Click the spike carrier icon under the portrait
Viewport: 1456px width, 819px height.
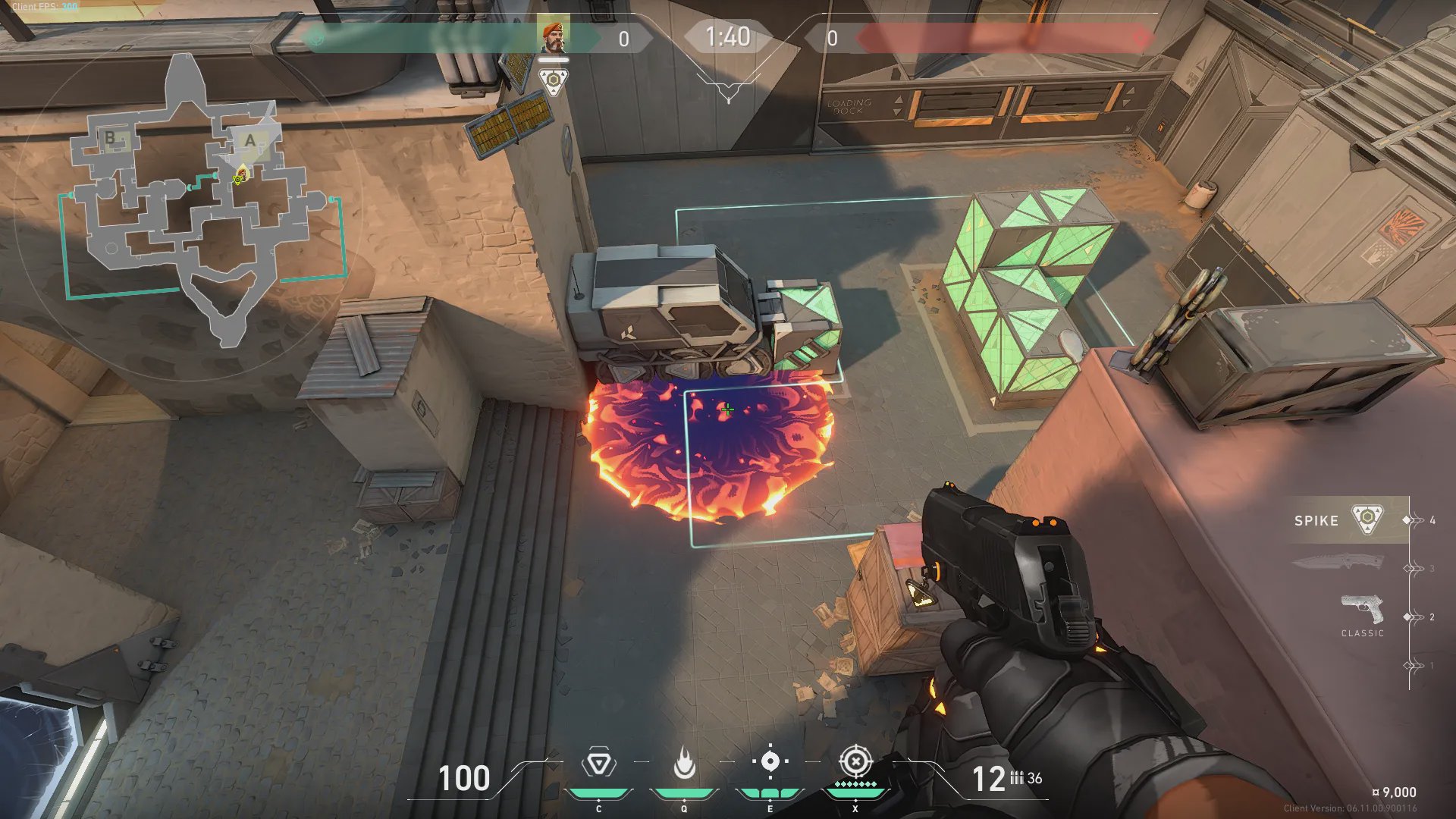pyautogui.click(x=553, y=80)
